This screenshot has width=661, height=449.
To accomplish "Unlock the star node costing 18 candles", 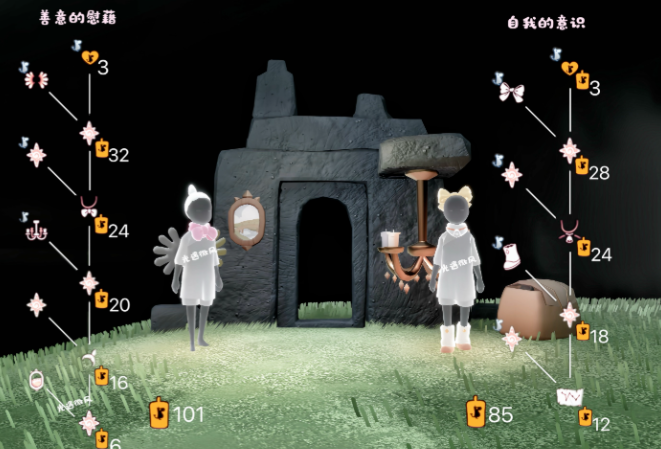I will click(x=569, y=315).
